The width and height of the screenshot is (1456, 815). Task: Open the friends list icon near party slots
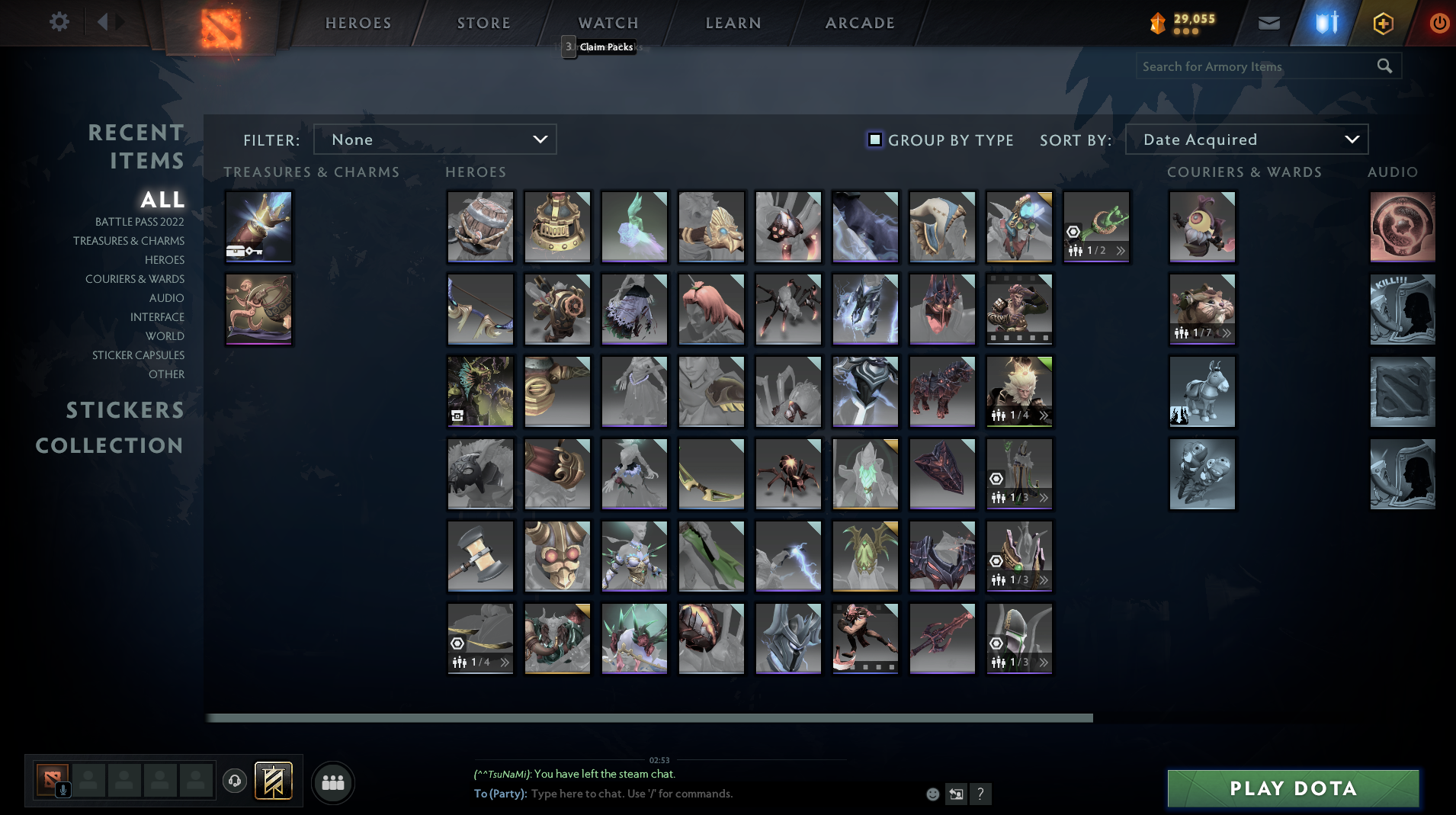coord(332,781)
